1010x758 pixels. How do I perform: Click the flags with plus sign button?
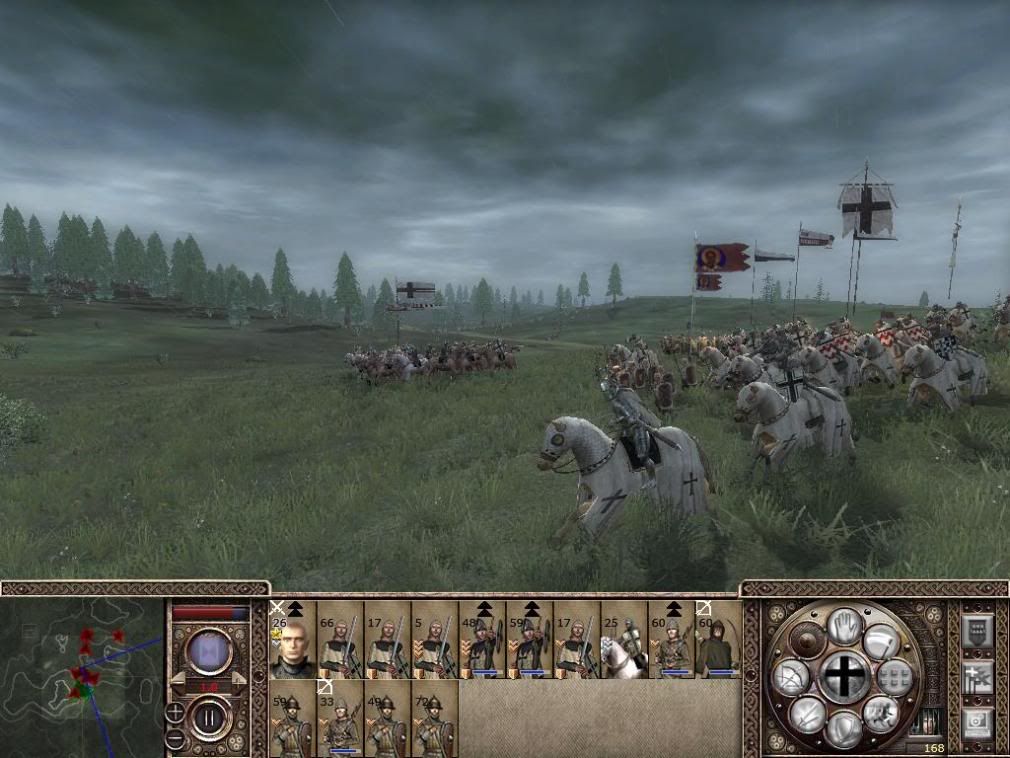pos(977,678)
